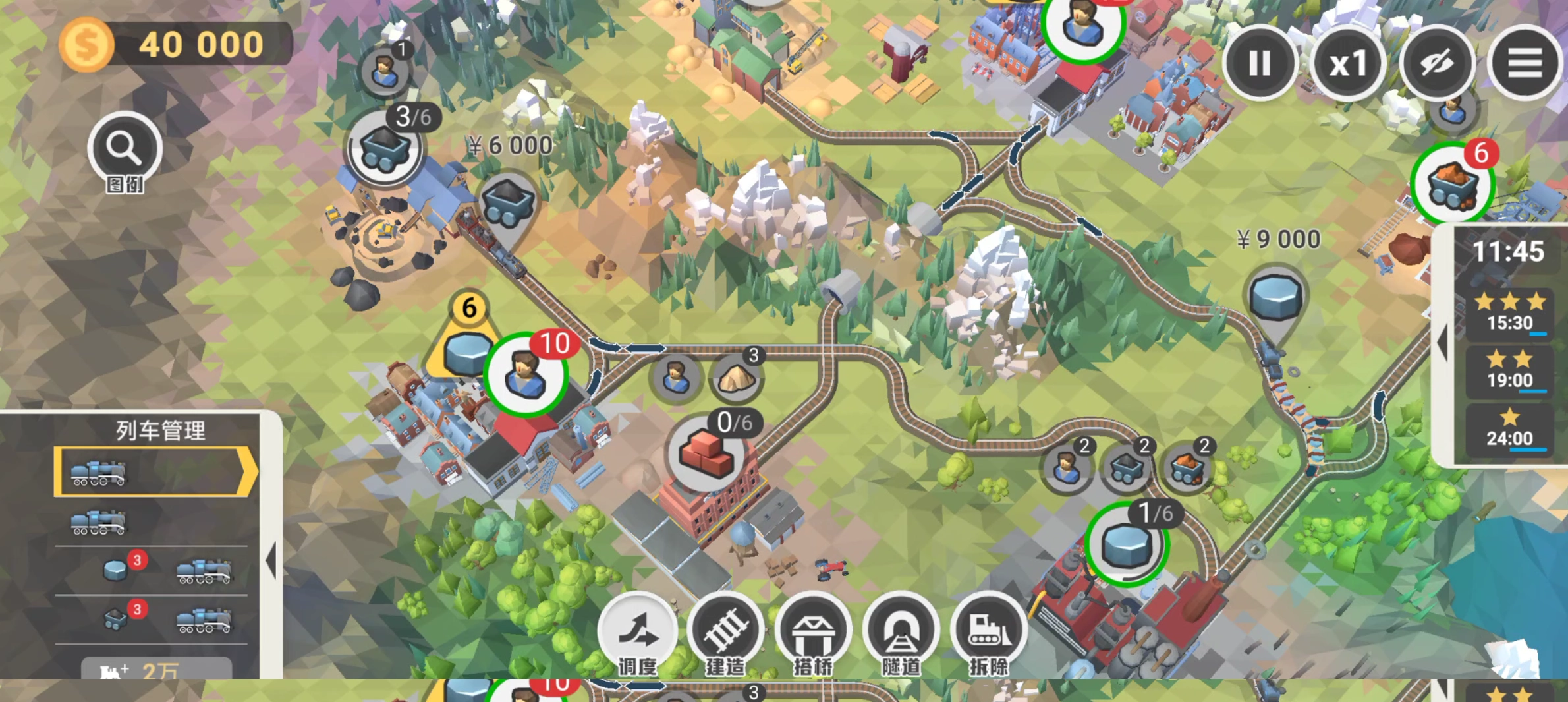Open the 图例 legend magnifier

(125, 150)
